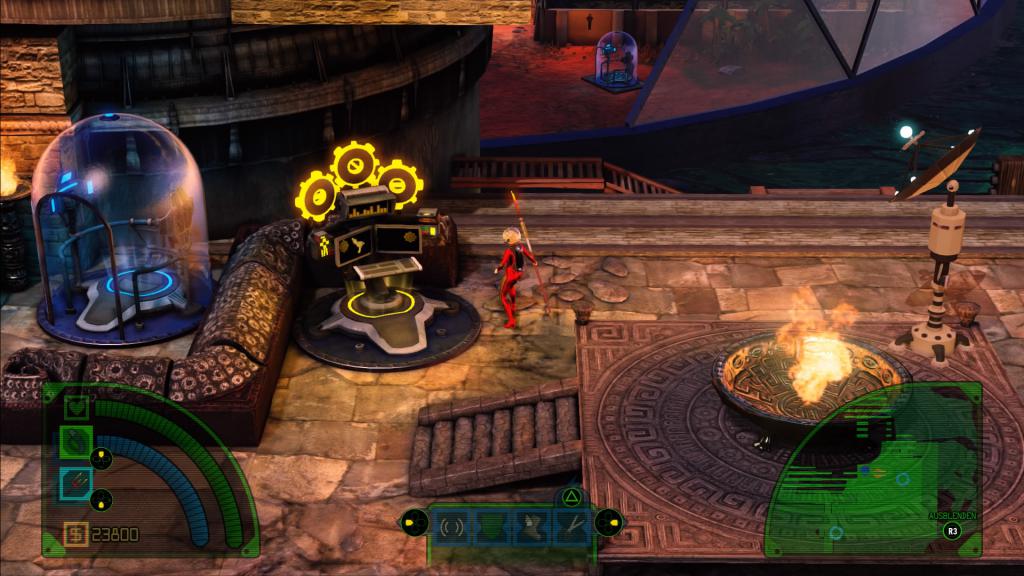
Task: Choose the boot ability slot
Action: coord(531,525)
